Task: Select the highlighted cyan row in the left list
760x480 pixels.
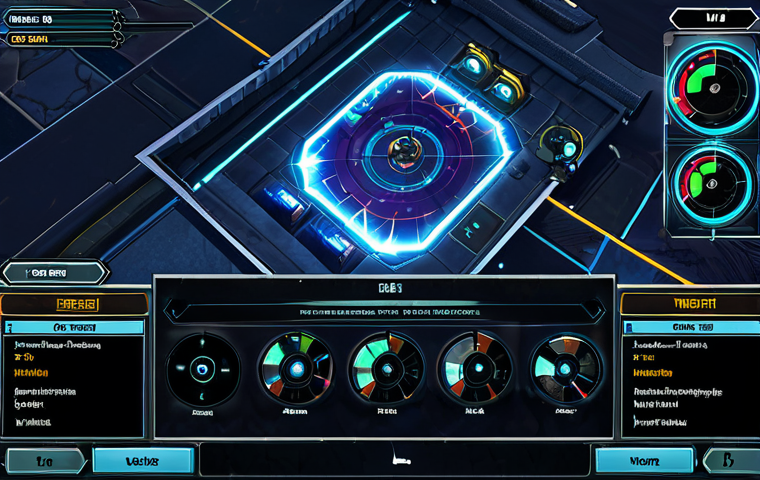Action: 75,327
